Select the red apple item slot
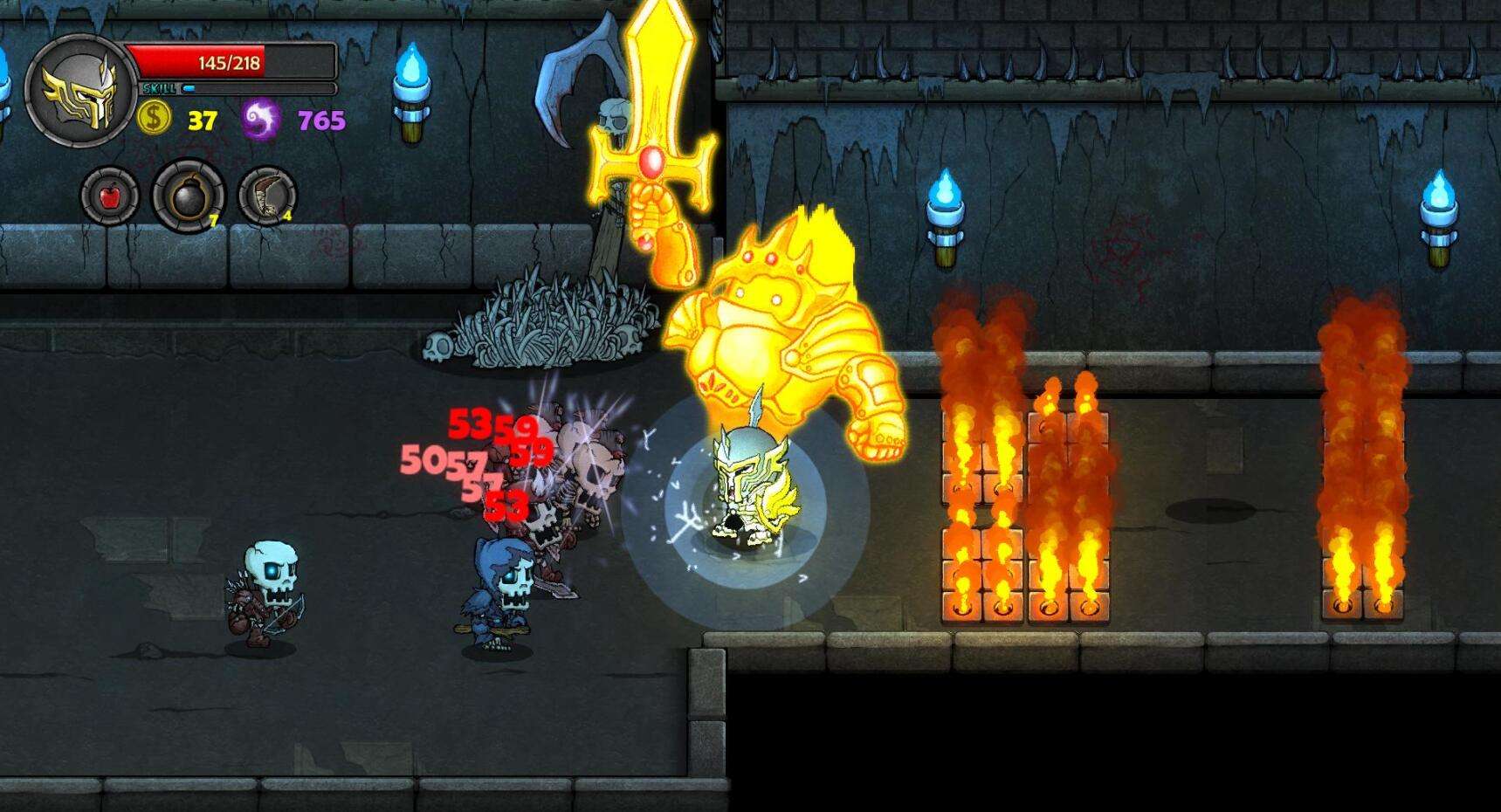The image size is (1501, 812). (x=110, y=196)
